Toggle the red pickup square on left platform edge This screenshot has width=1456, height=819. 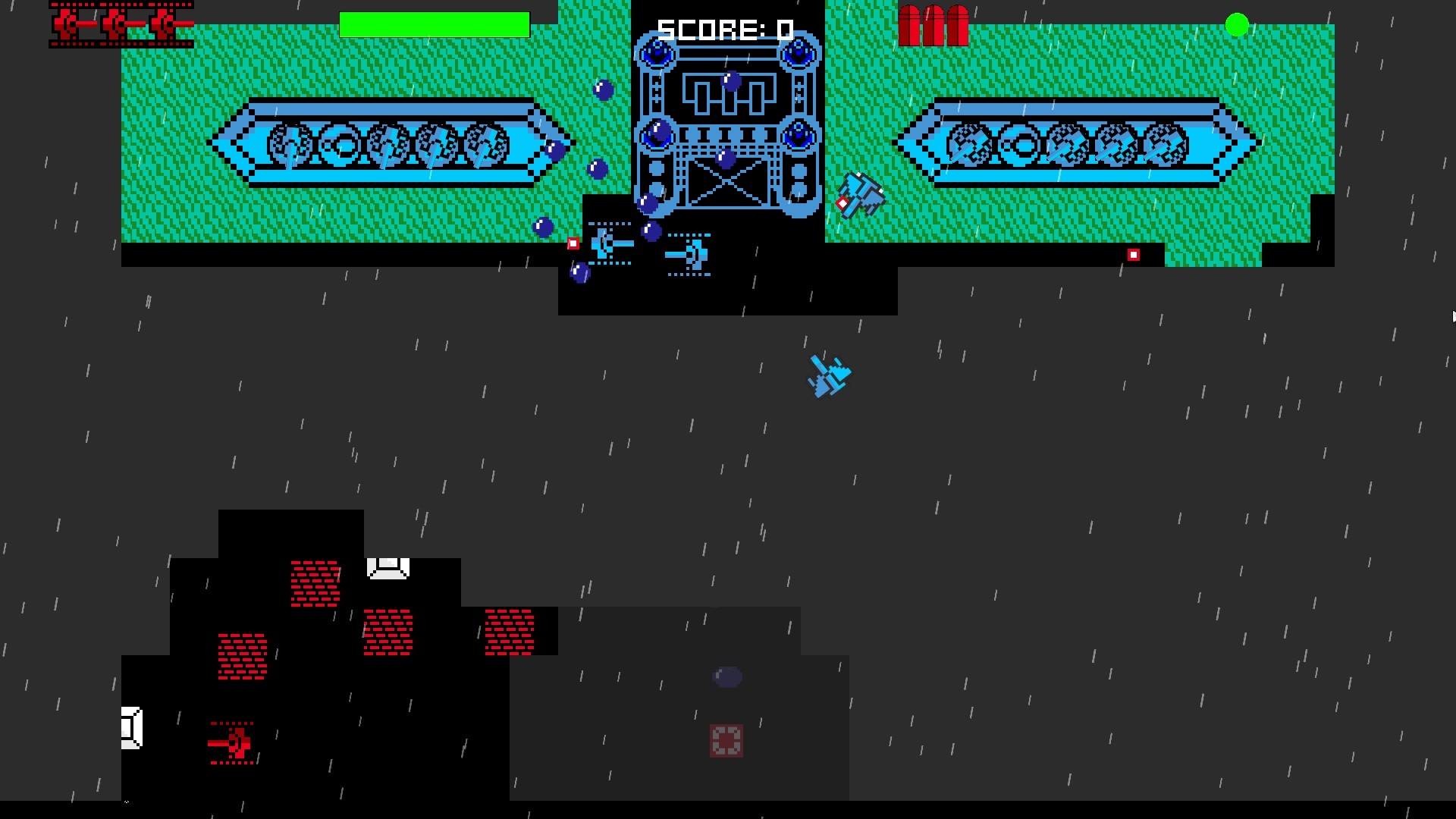[x=572, y=243]
